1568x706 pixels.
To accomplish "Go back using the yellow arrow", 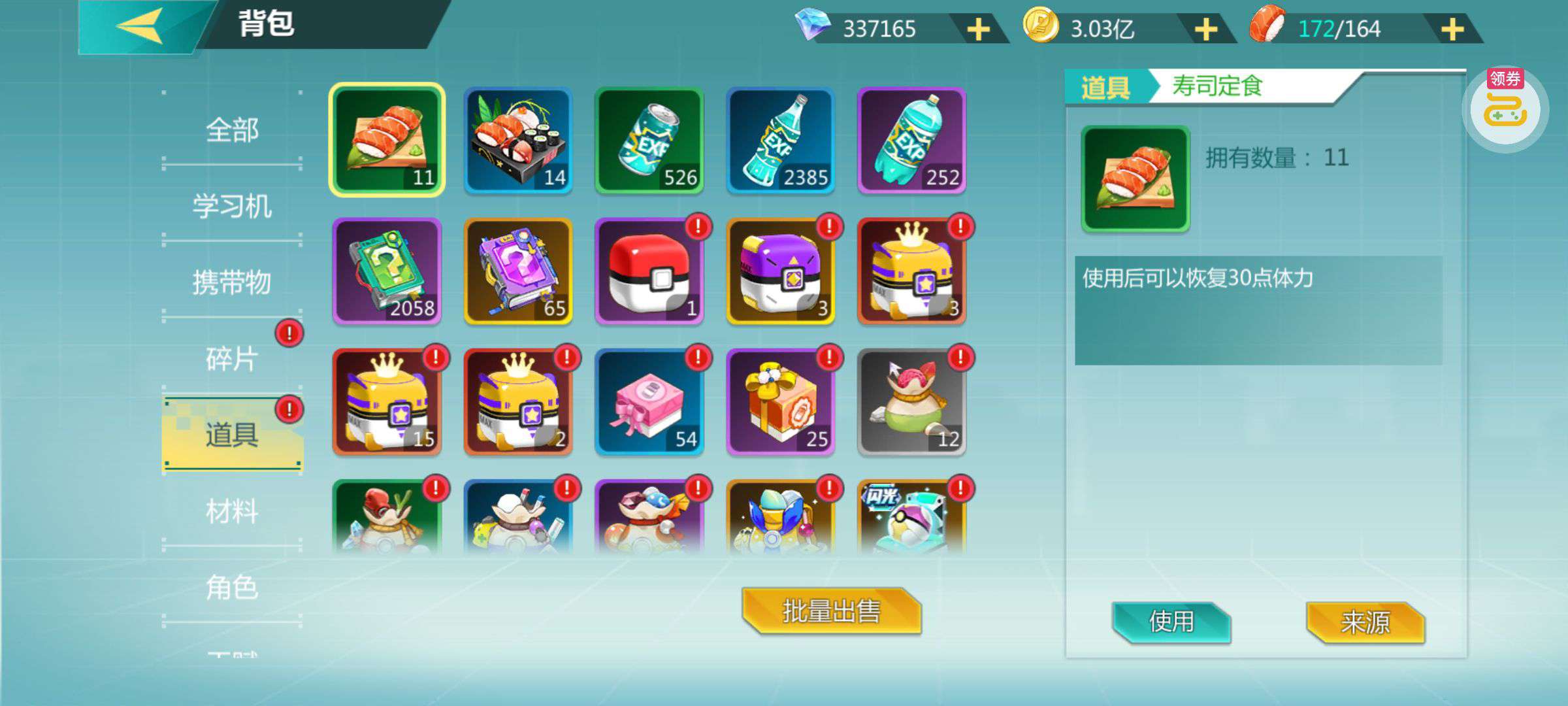I will 140,26.
